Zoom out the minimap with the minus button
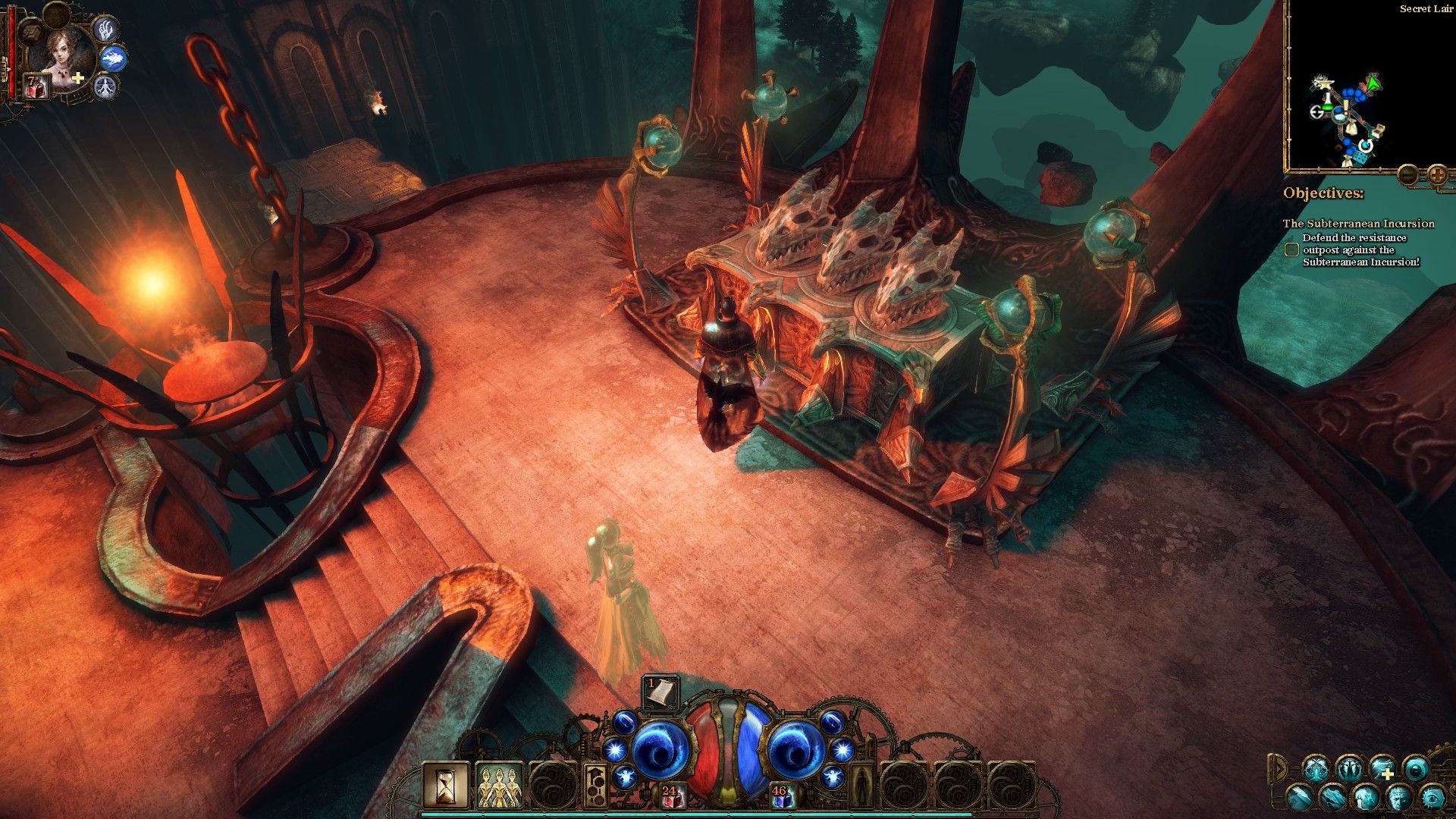This screenshot has height=819, width=1456. tap(1407, 174)
